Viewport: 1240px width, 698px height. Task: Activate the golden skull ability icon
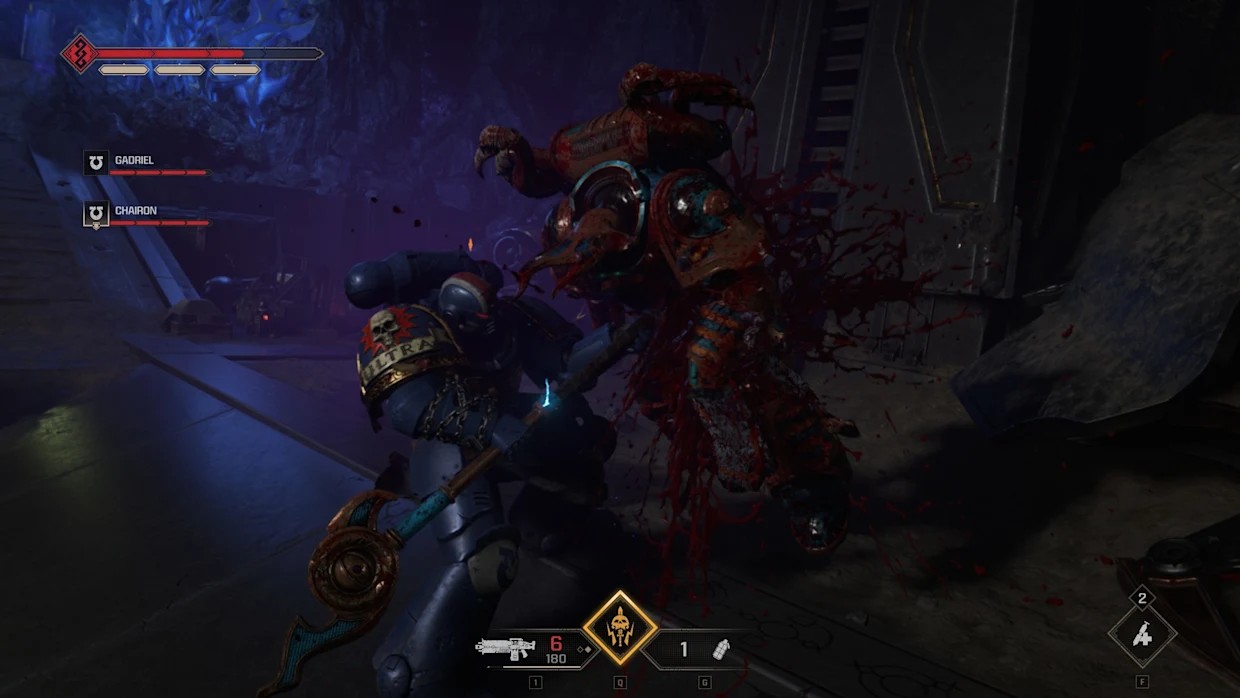click(x=620, y=629)
